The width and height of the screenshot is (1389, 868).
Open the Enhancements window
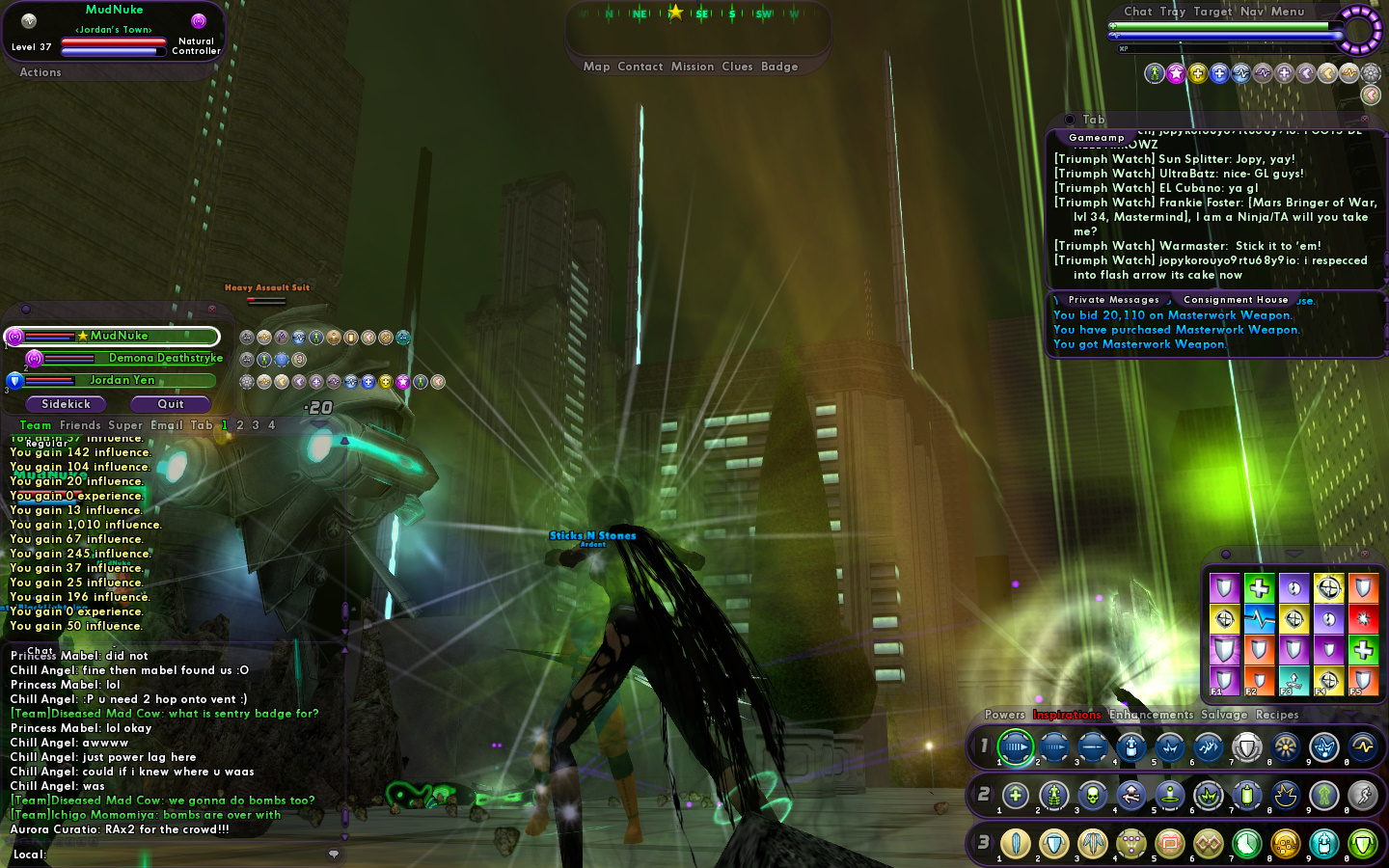(1151, 715)
